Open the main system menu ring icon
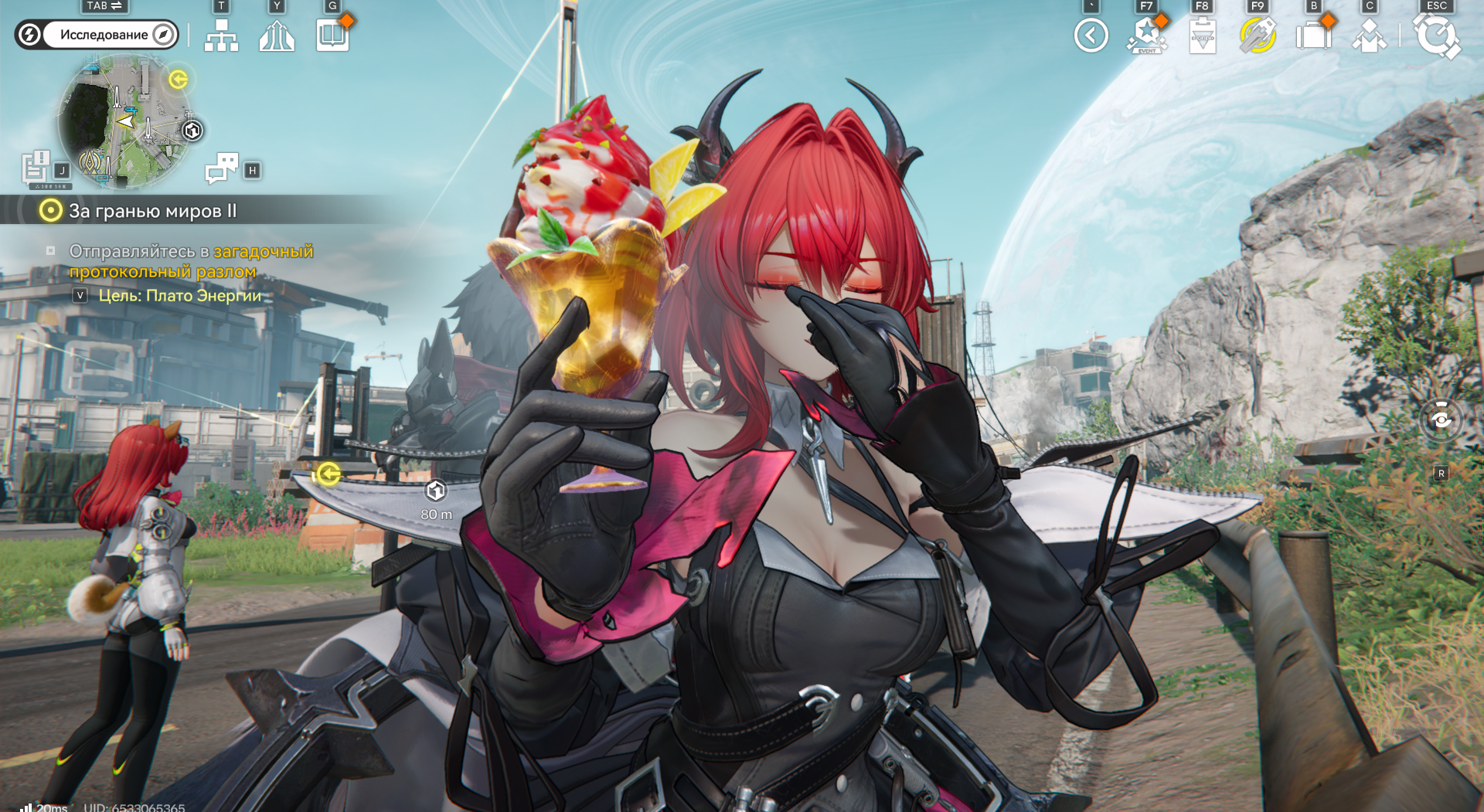Image resolution: width=1484 pixels, height=812 pixels. [x=1436, y=36]
